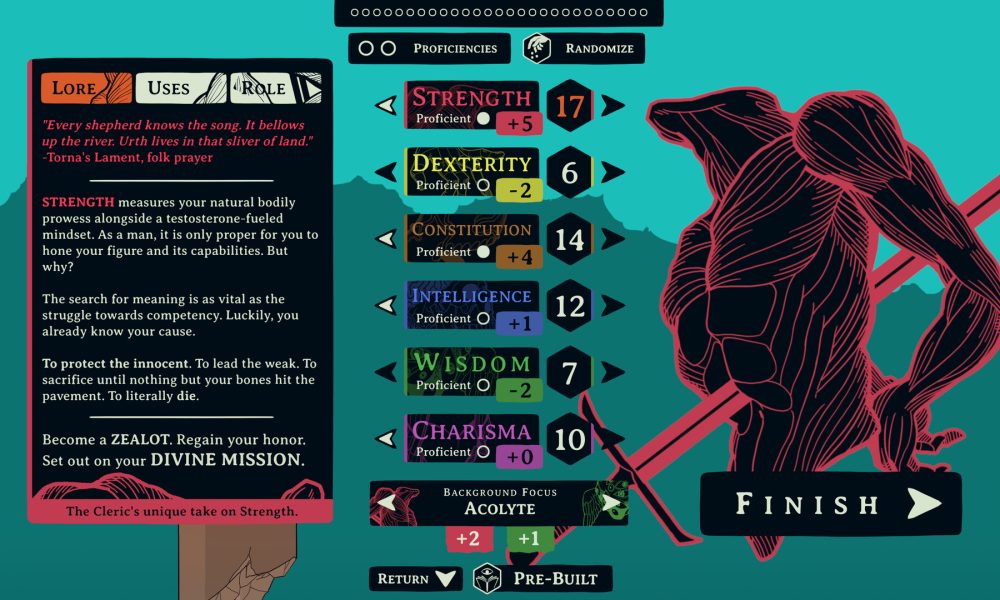Viewport: 1000px width, 600px height.
Task: Click the Proficiencies button
Action: click(427, 48)
